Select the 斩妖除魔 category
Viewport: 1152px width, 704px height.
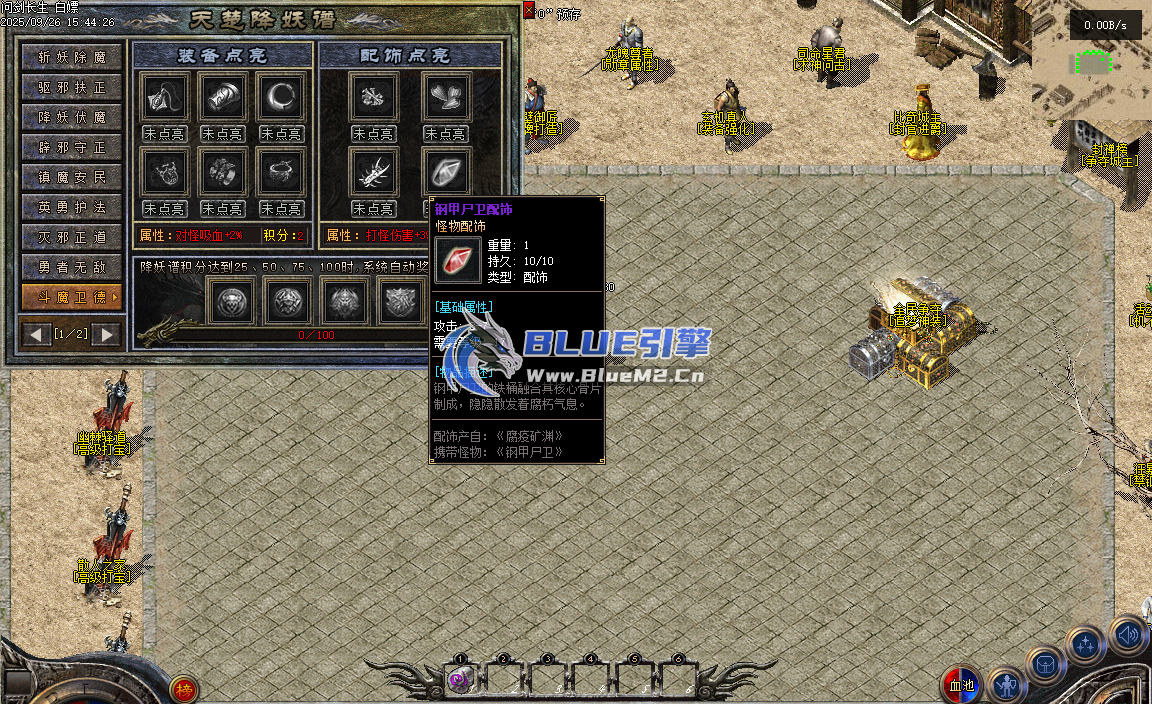(x=72, y=58)
